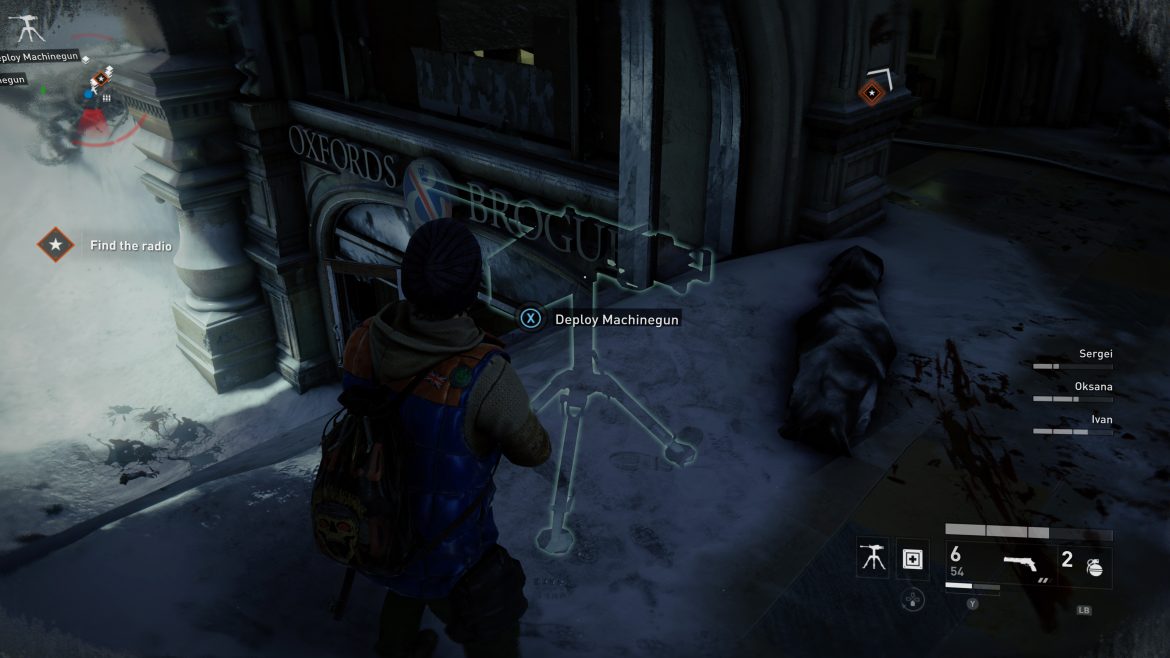Click the star objective waypoint marker by the doorway
Image resolution: width=1170 pixels, height=658 pixels.
click(872, 93)
